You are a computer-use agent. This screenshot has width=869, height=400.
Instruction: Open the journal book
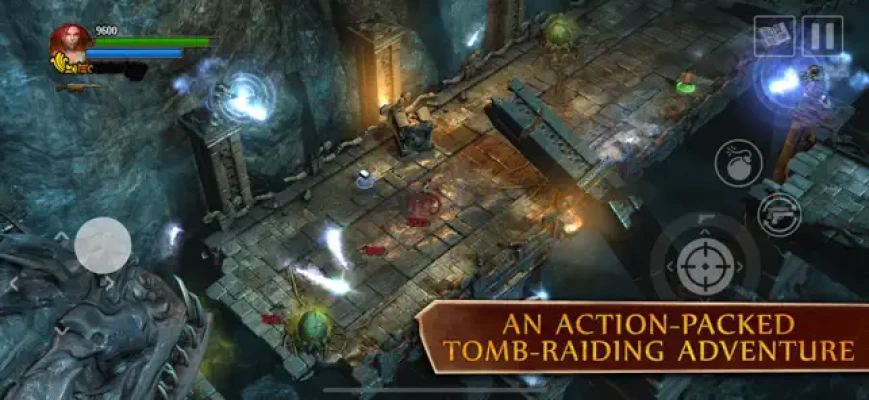(x=774, y=37)
